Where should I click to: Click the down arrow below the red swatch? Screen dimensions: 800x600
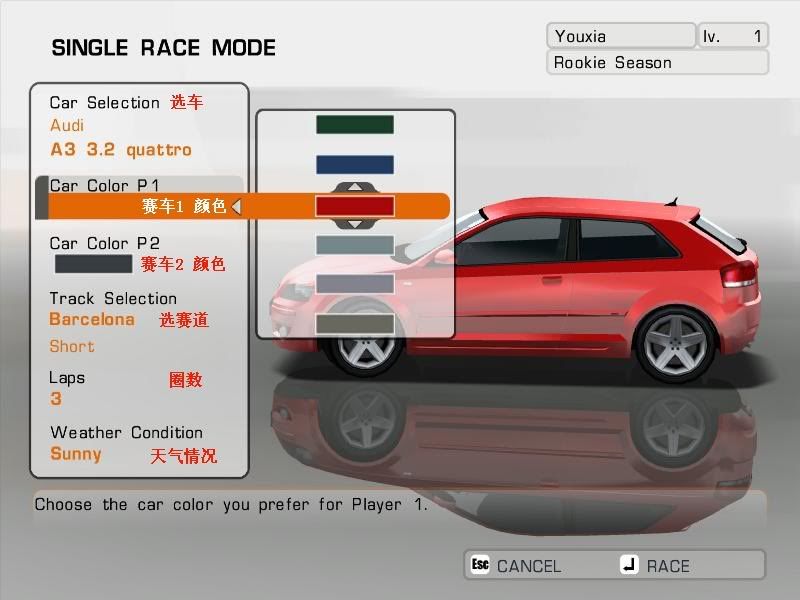coord(355,224)
